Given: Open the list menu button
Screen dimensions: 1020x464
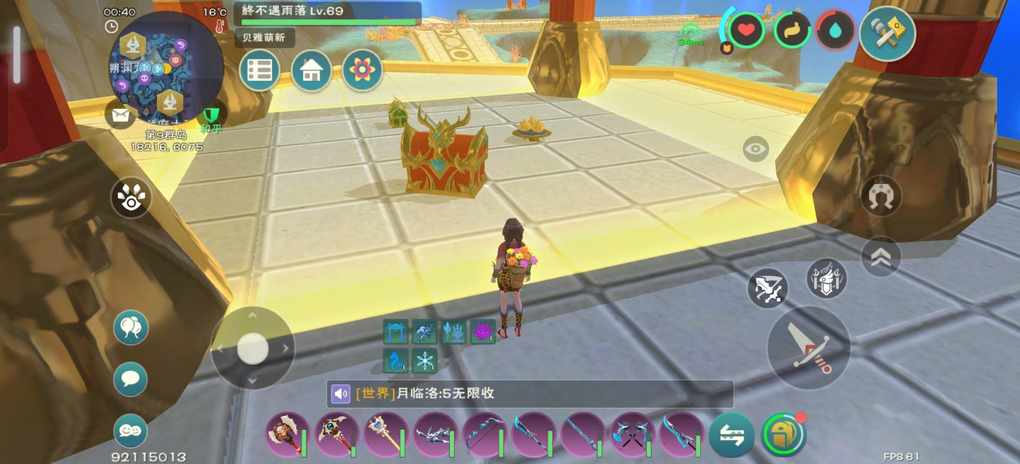Looking at the screenshot, I should [259, 70].
